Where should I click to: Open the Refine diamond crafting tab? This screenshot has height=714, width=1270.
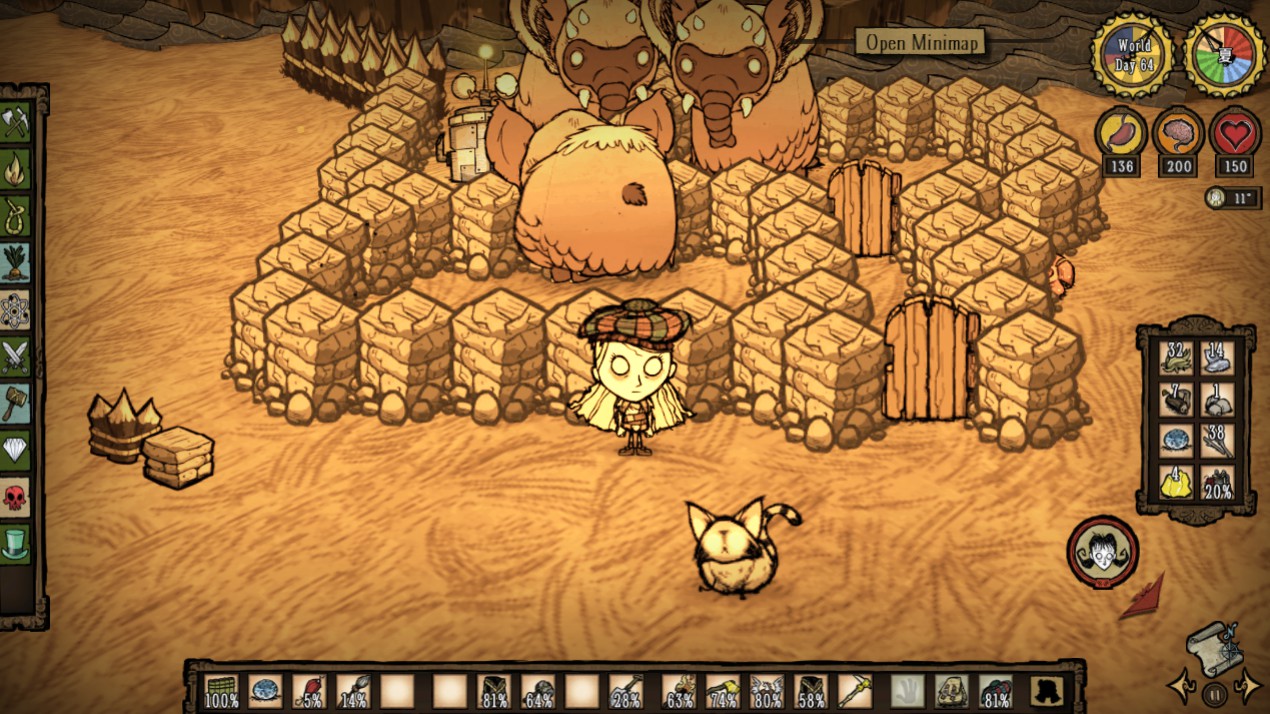pos(16,449)
